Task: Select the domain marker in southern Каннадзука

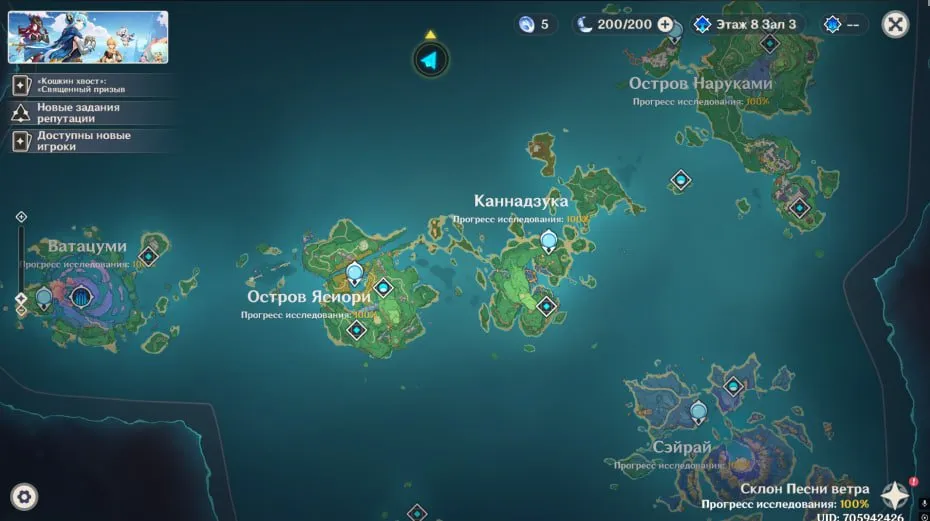Action: point(546,306)
